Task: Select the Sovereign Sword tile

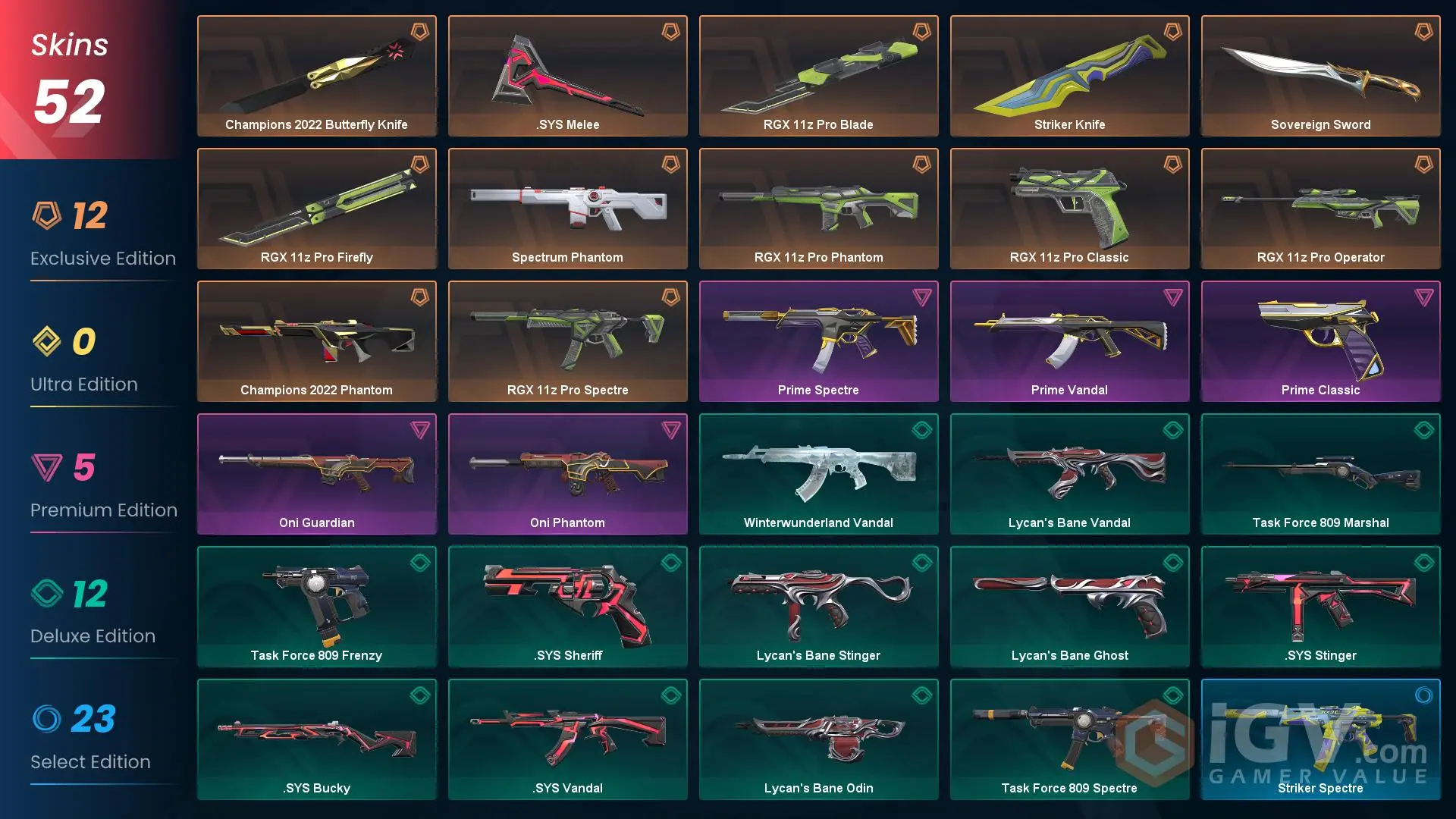Action: tap(1320, 76)
